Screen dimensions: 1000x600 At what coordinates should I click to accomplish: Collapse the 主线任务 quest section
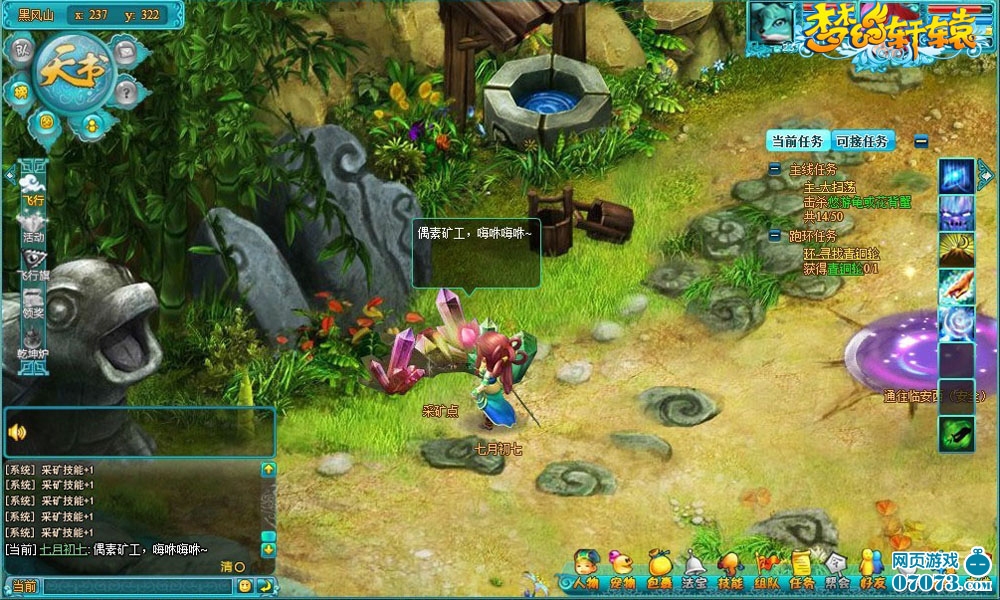tap(775, 170)
